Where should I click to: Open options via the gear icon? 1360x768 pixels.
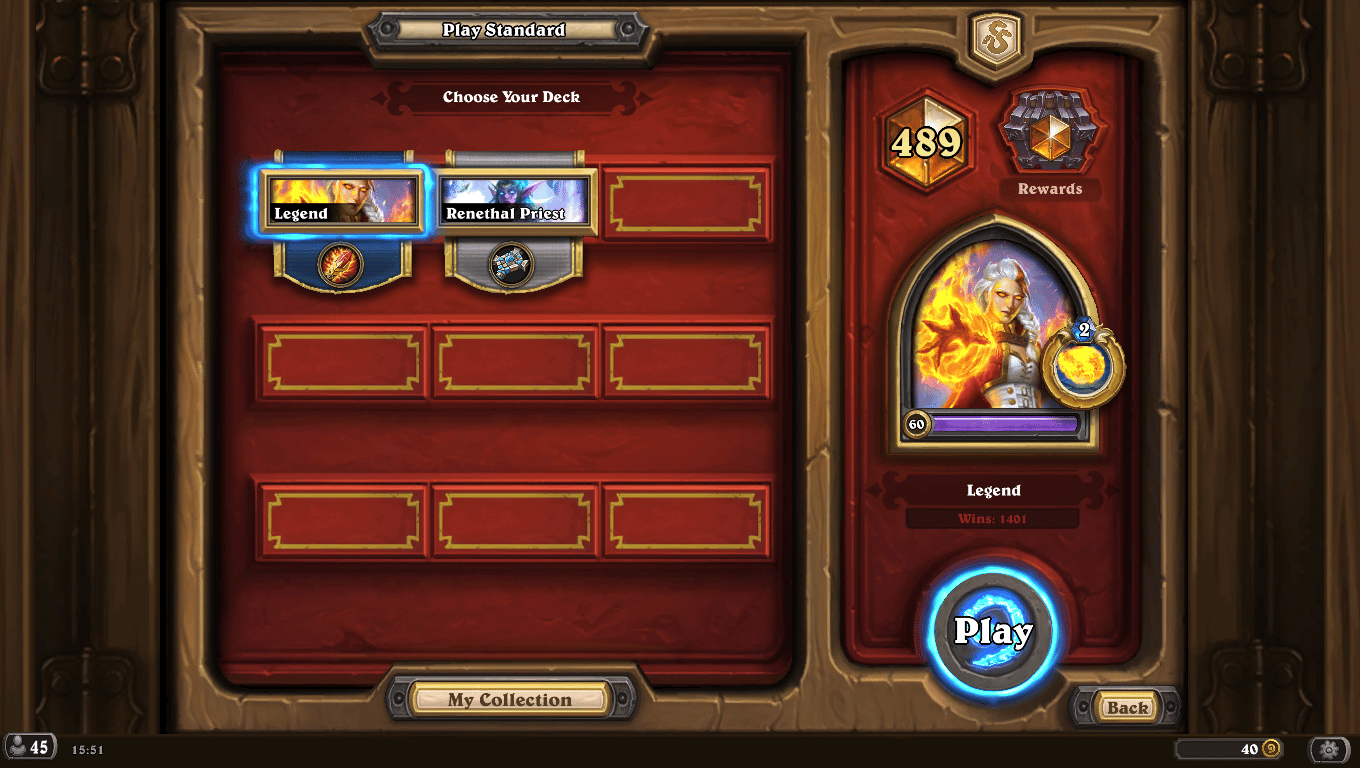point(1329,749)
